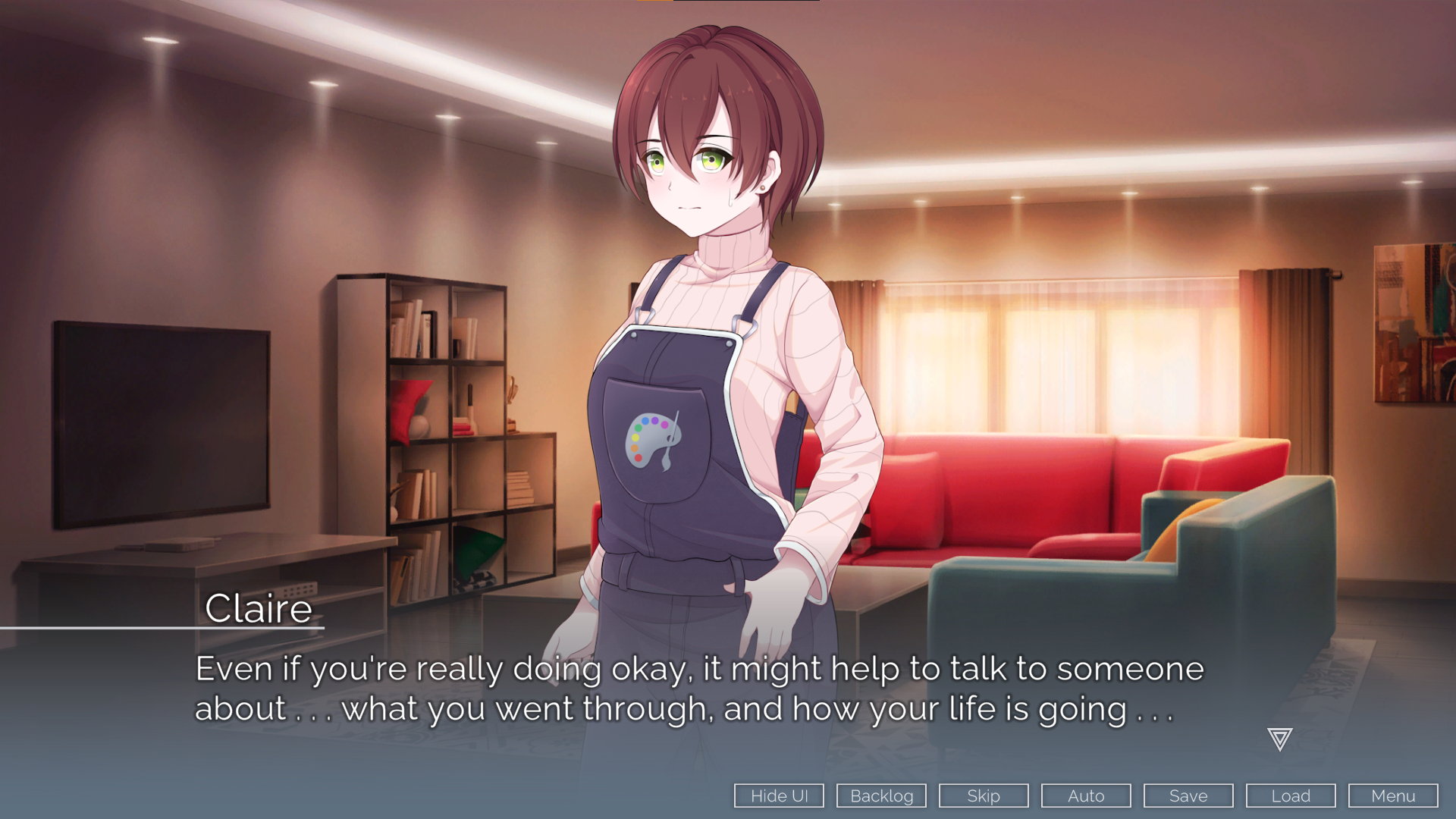
Task: Open the Load game screen
Action: click(x=1291, y=795)
